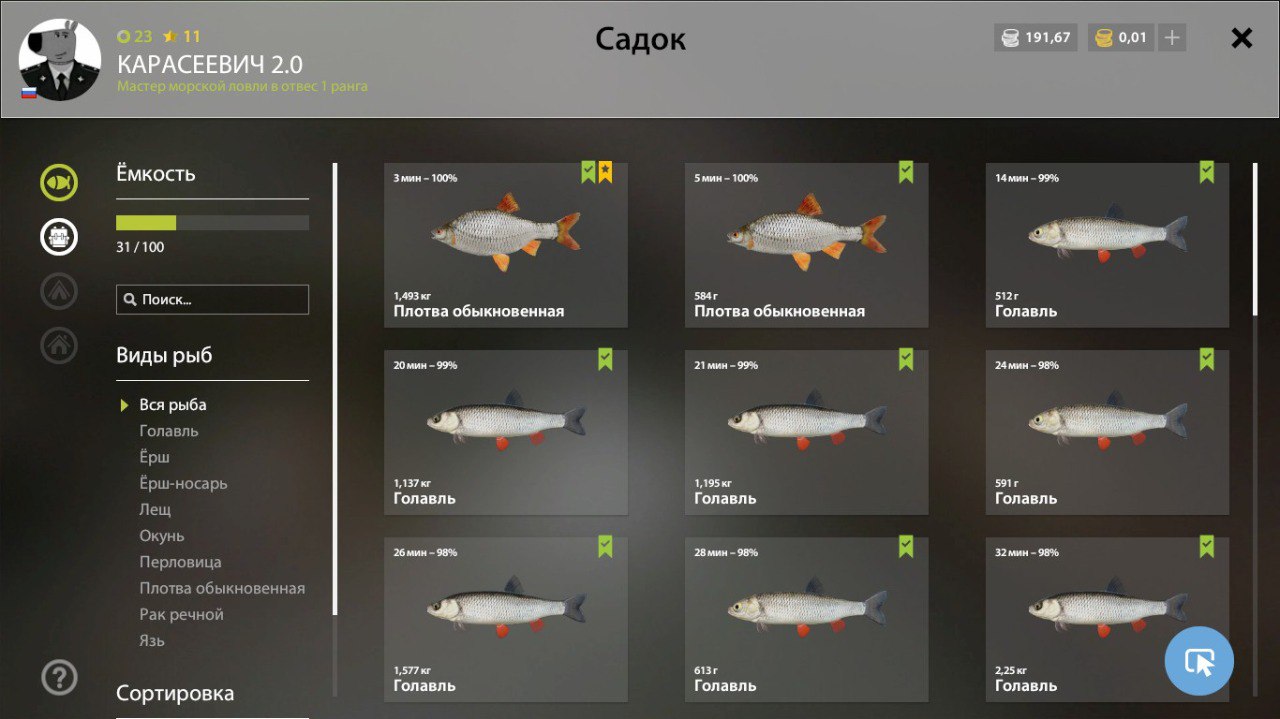Select Вся рыба filter

[173, 405]
